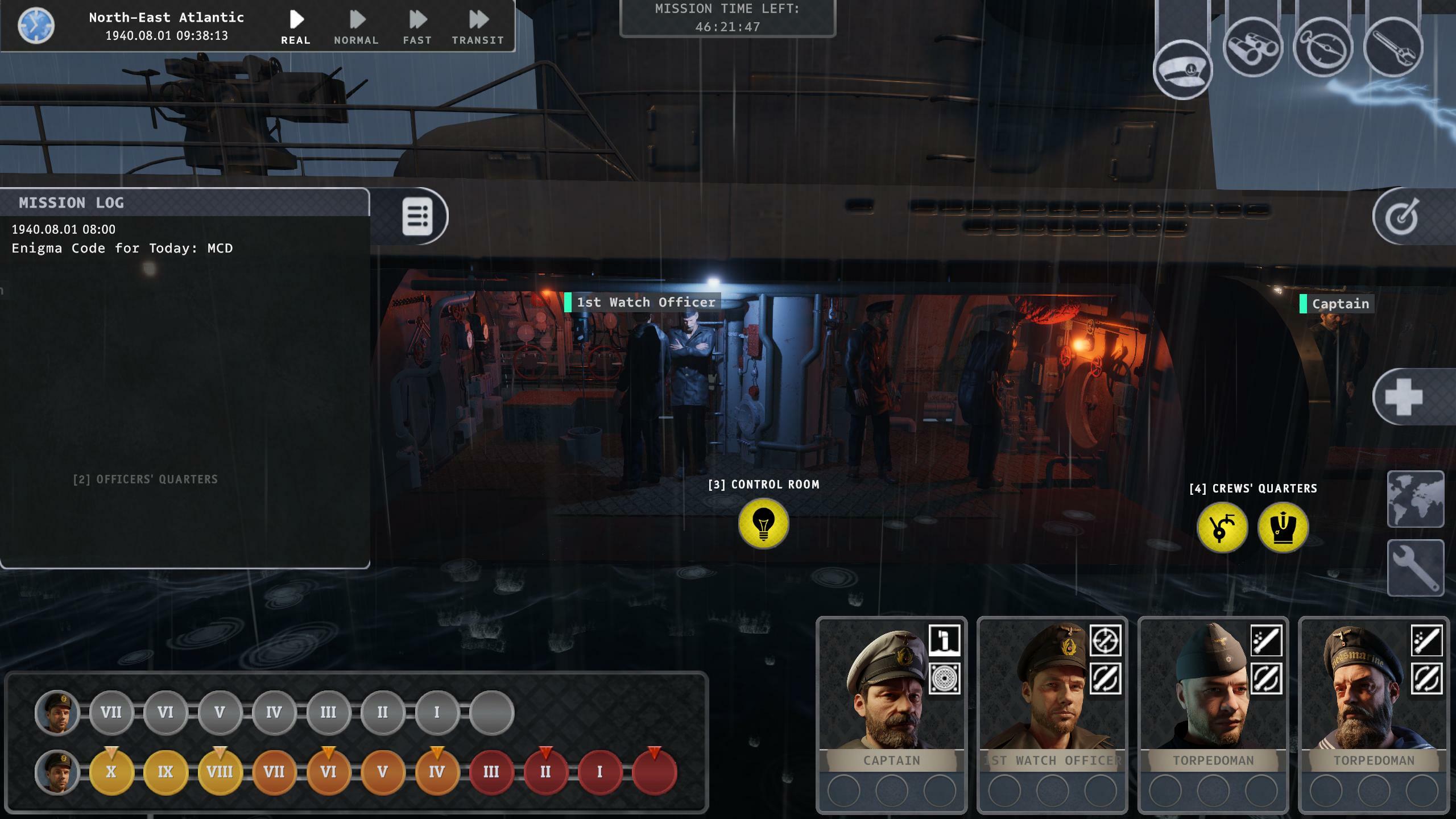Open the world map icon on the right sidebar
The width and height of the screenshot is (1456, 819).
click(1416, 499)
